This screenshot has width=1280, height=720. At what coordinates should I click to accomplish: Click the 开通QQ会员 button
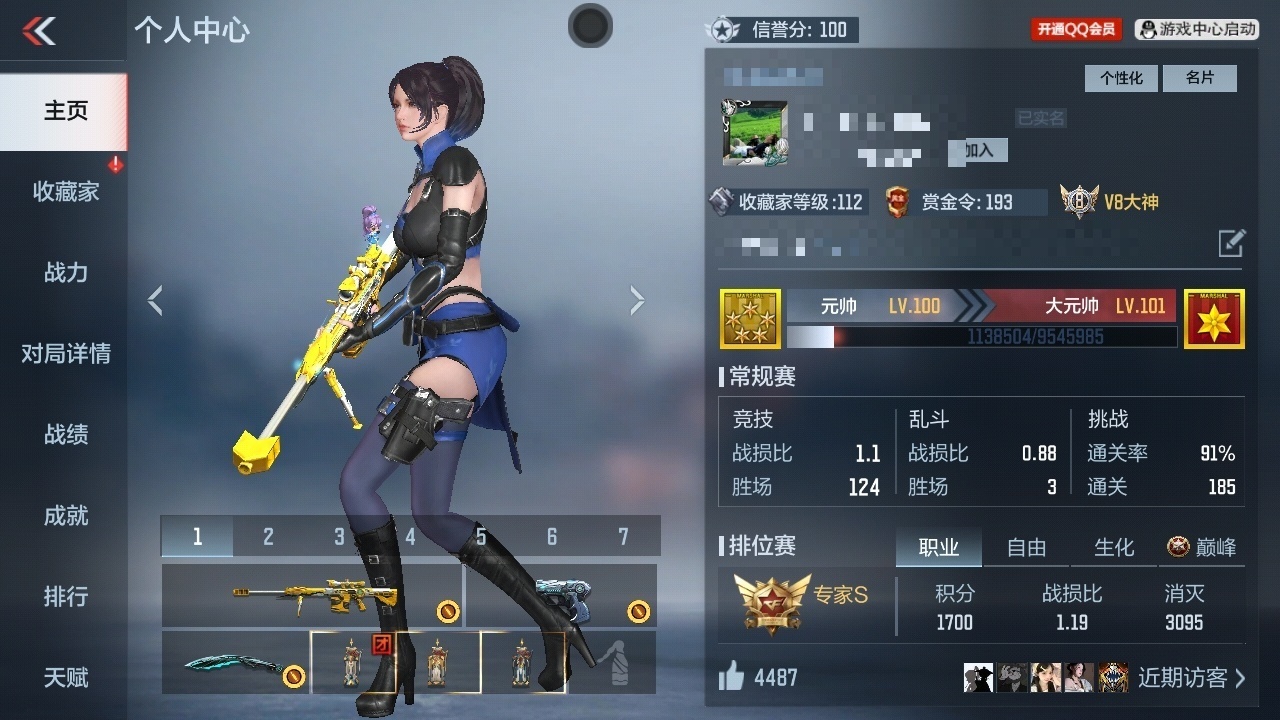(1076, 30)
